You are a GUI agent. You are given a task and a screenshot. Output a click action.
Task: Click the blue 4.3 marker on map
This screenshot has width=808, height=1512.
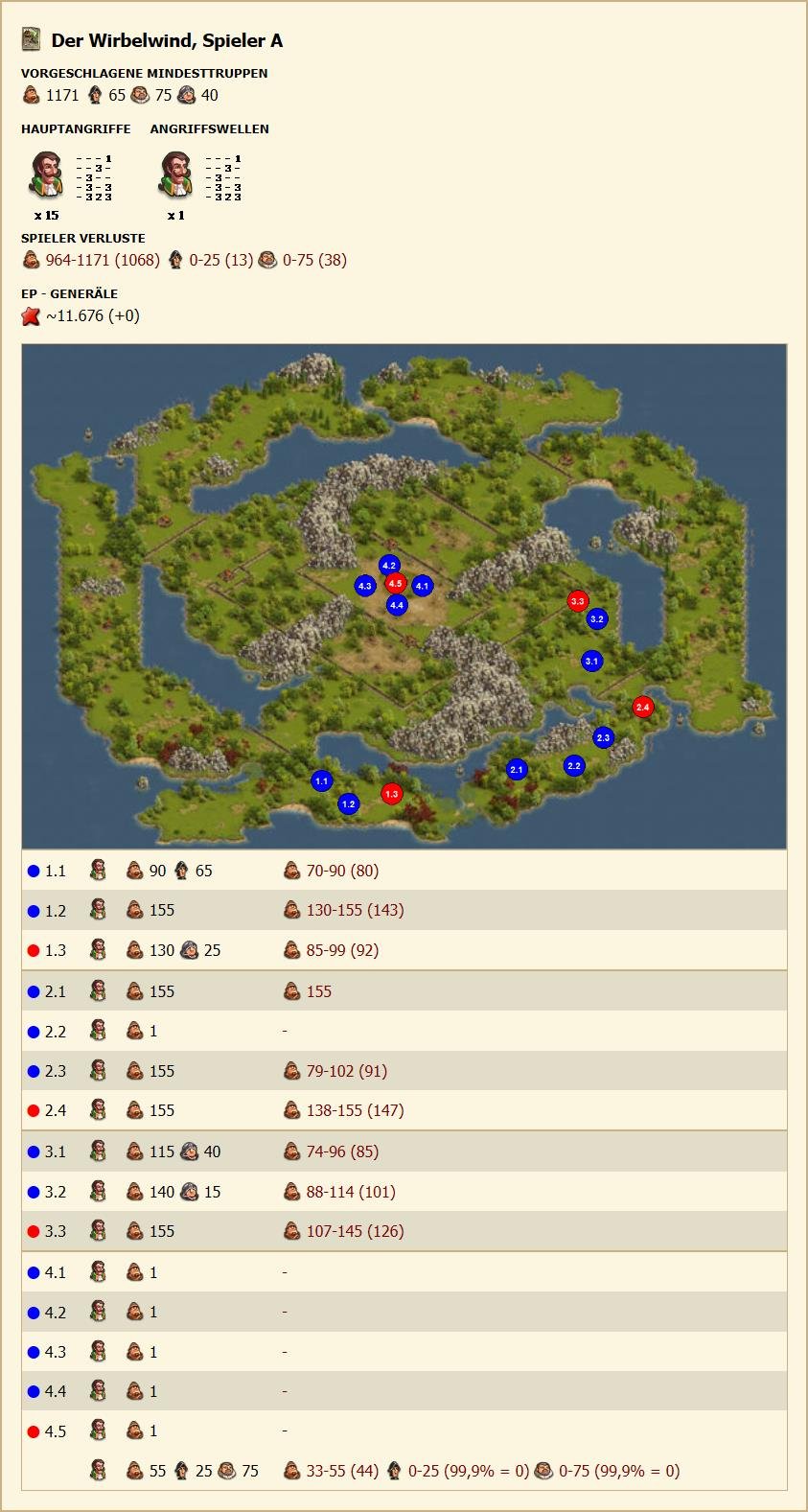364,586
